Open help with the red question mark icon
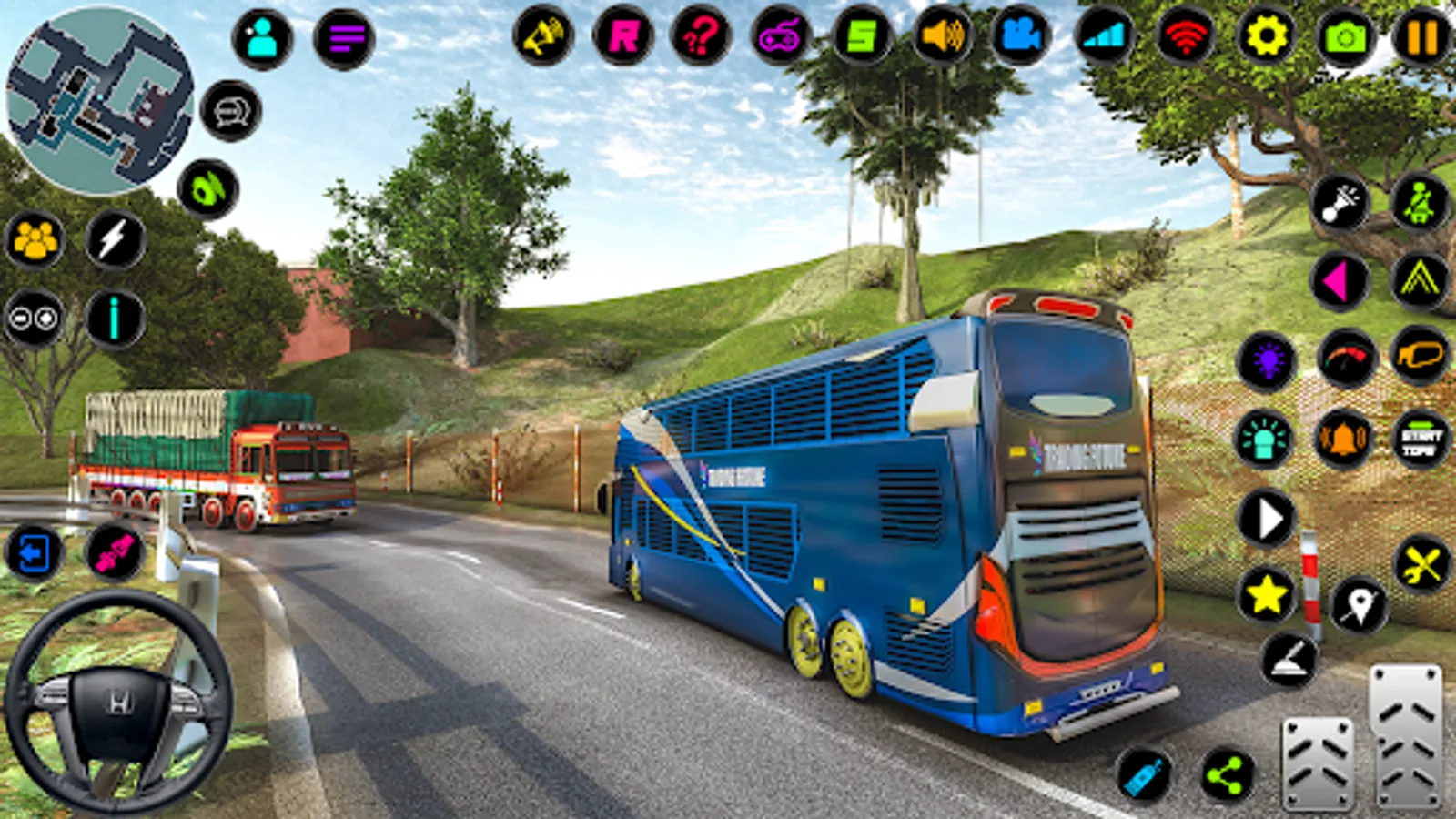The height and width of the screenshot is (819, 1456). tap(701, 37)
